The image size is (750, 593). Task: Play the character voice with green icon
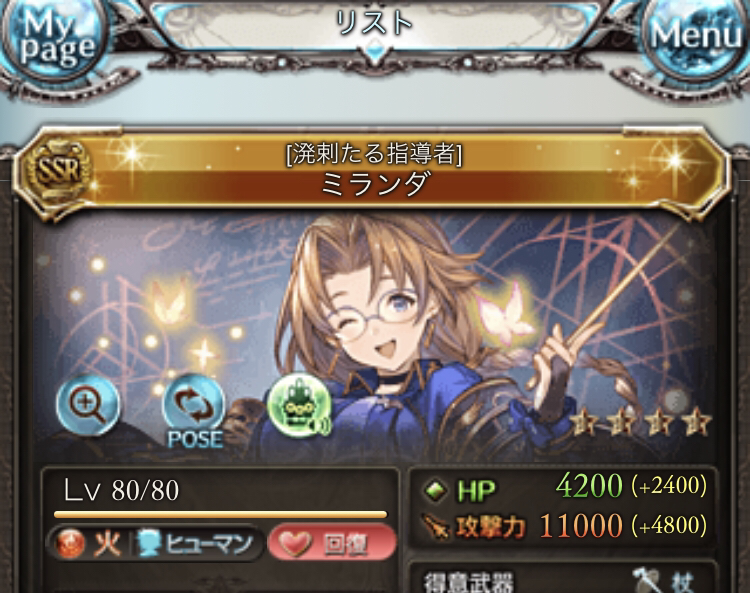pos(298,404)
